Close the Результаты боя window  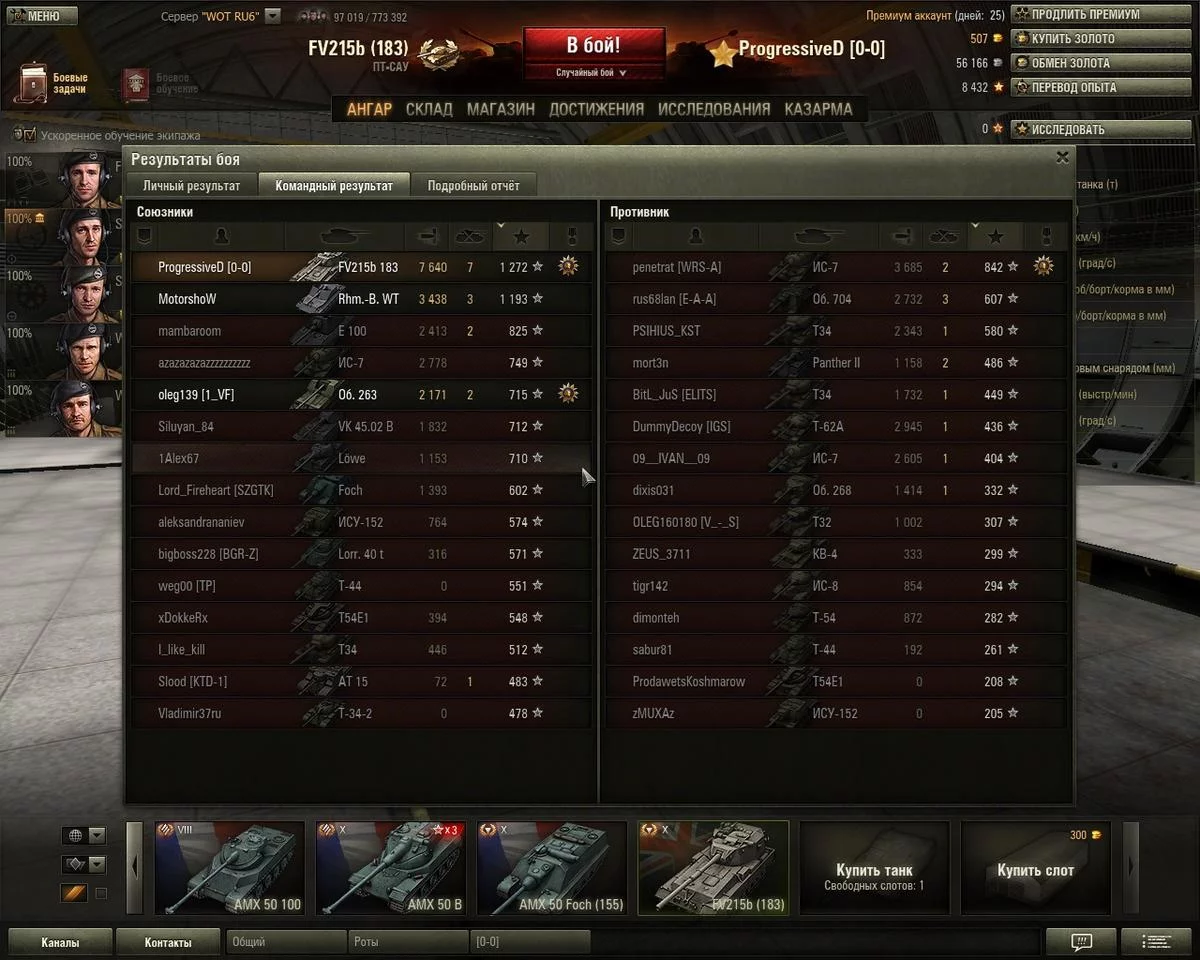click(1062, 157)
